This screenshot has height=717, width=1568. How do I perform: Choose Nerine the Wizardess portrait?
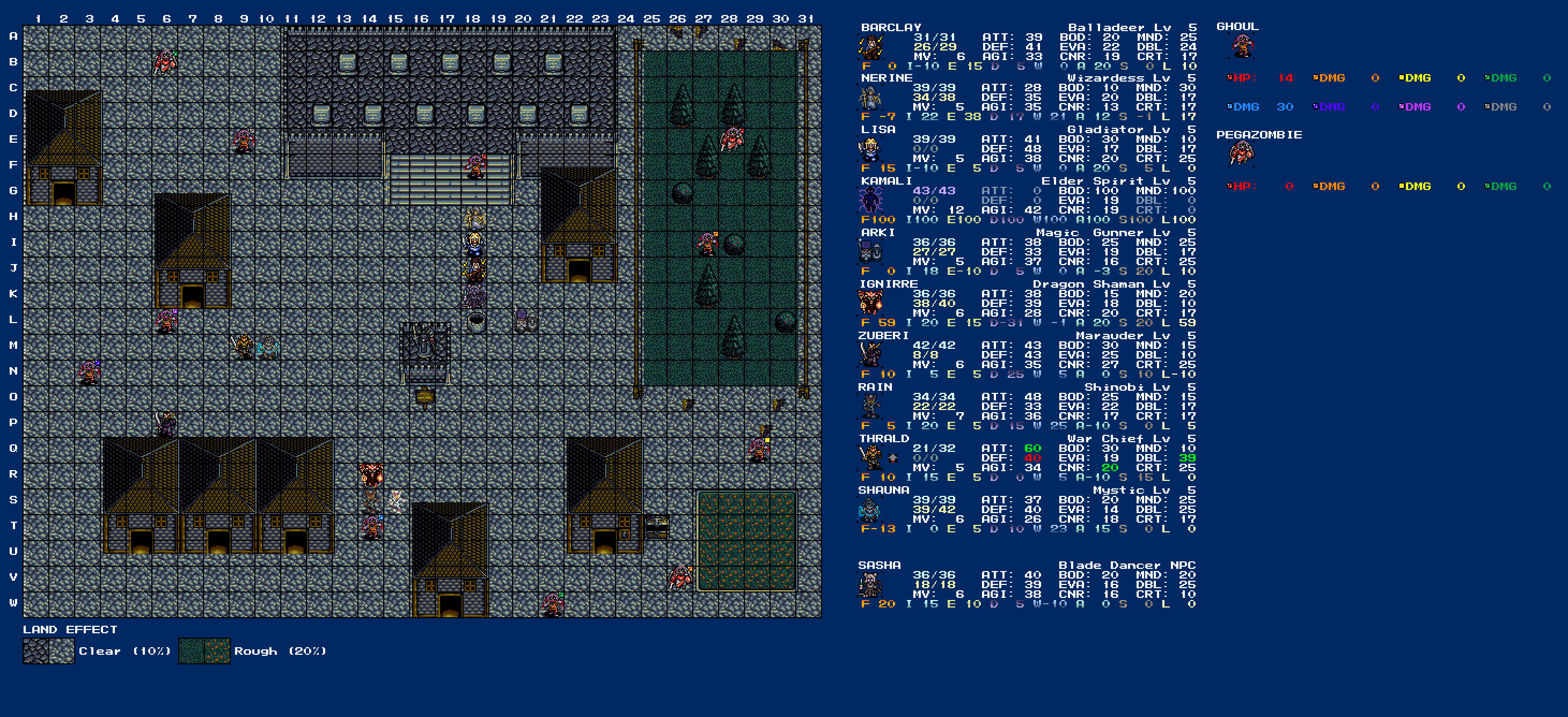coord(870,98)
